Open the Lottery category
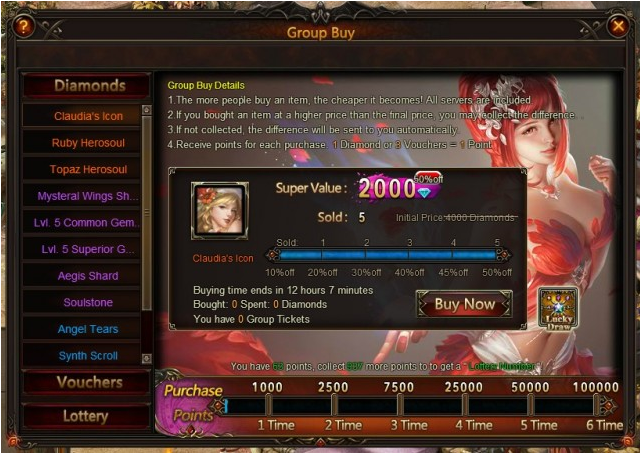 coord(85,416)
